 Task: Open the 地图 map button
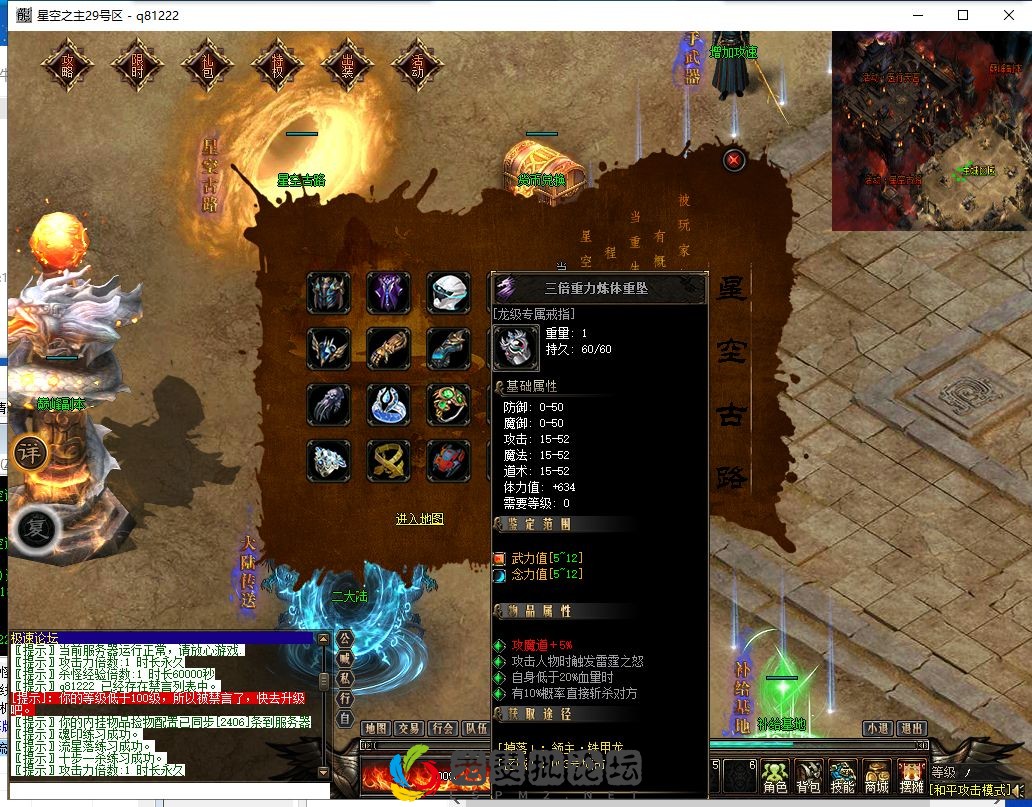[x=376, y=729]
